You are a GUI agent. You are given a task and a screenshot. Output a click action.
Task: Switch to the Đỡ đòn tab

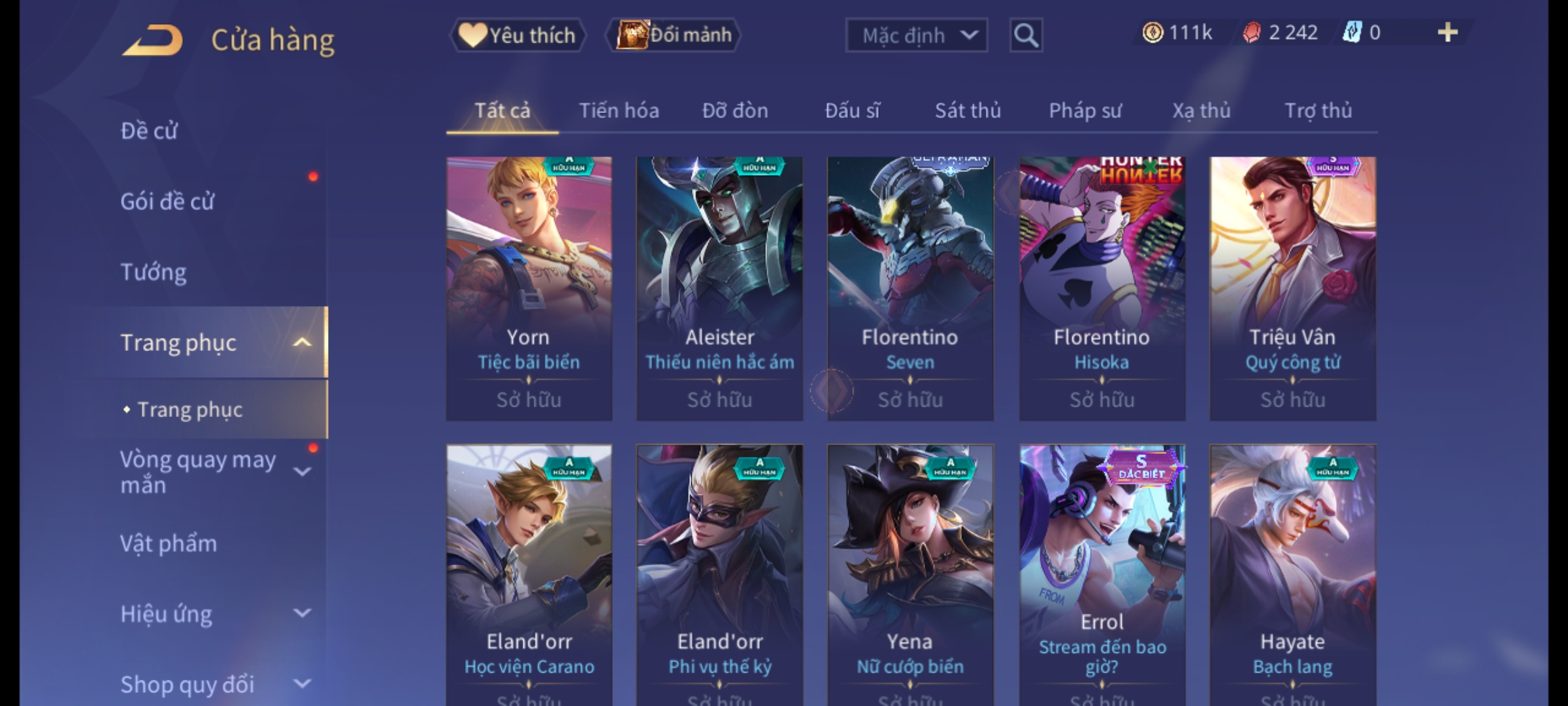[735, 111]
